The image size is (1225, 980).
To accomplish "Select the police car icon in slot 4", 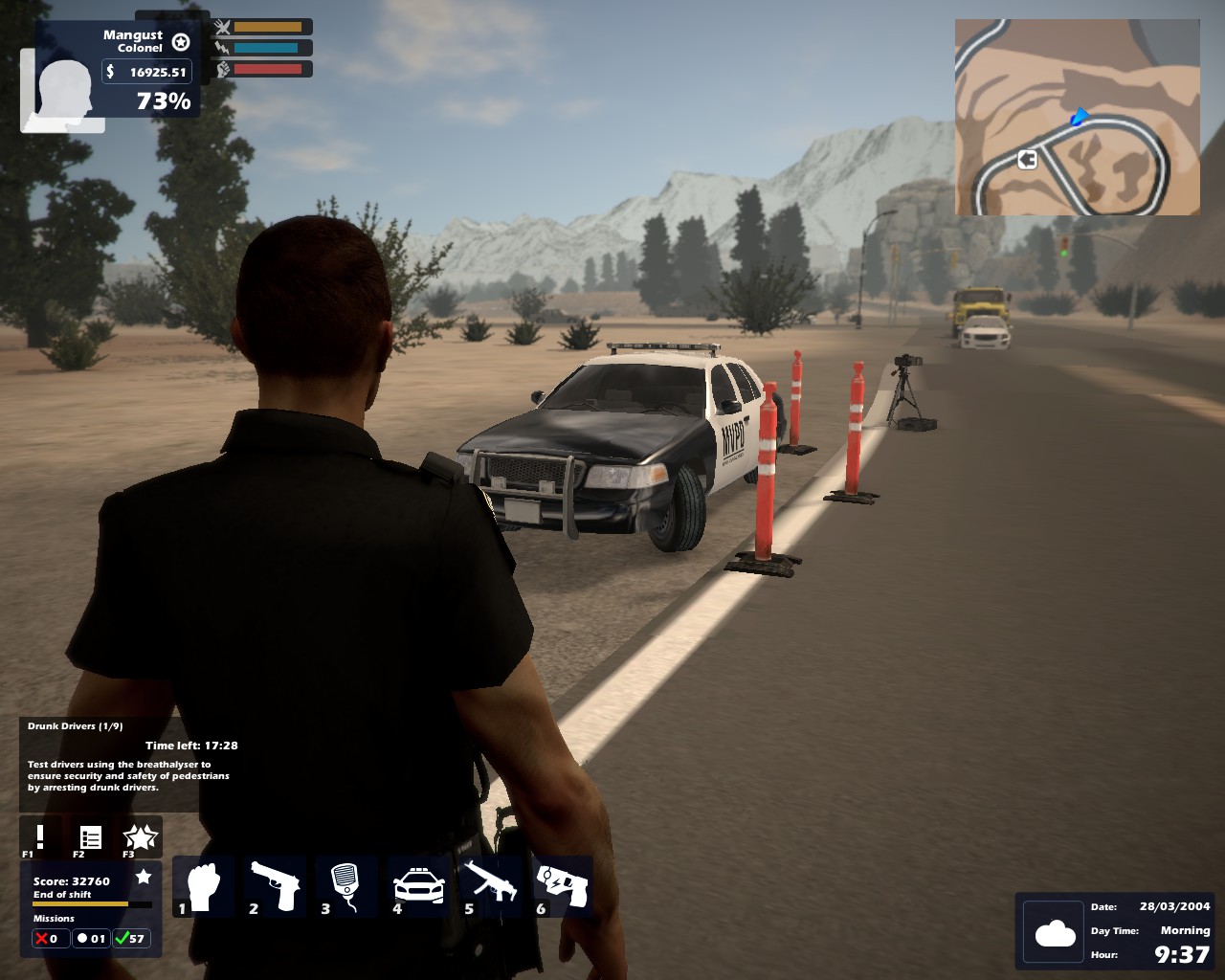I will pos(416,885).
